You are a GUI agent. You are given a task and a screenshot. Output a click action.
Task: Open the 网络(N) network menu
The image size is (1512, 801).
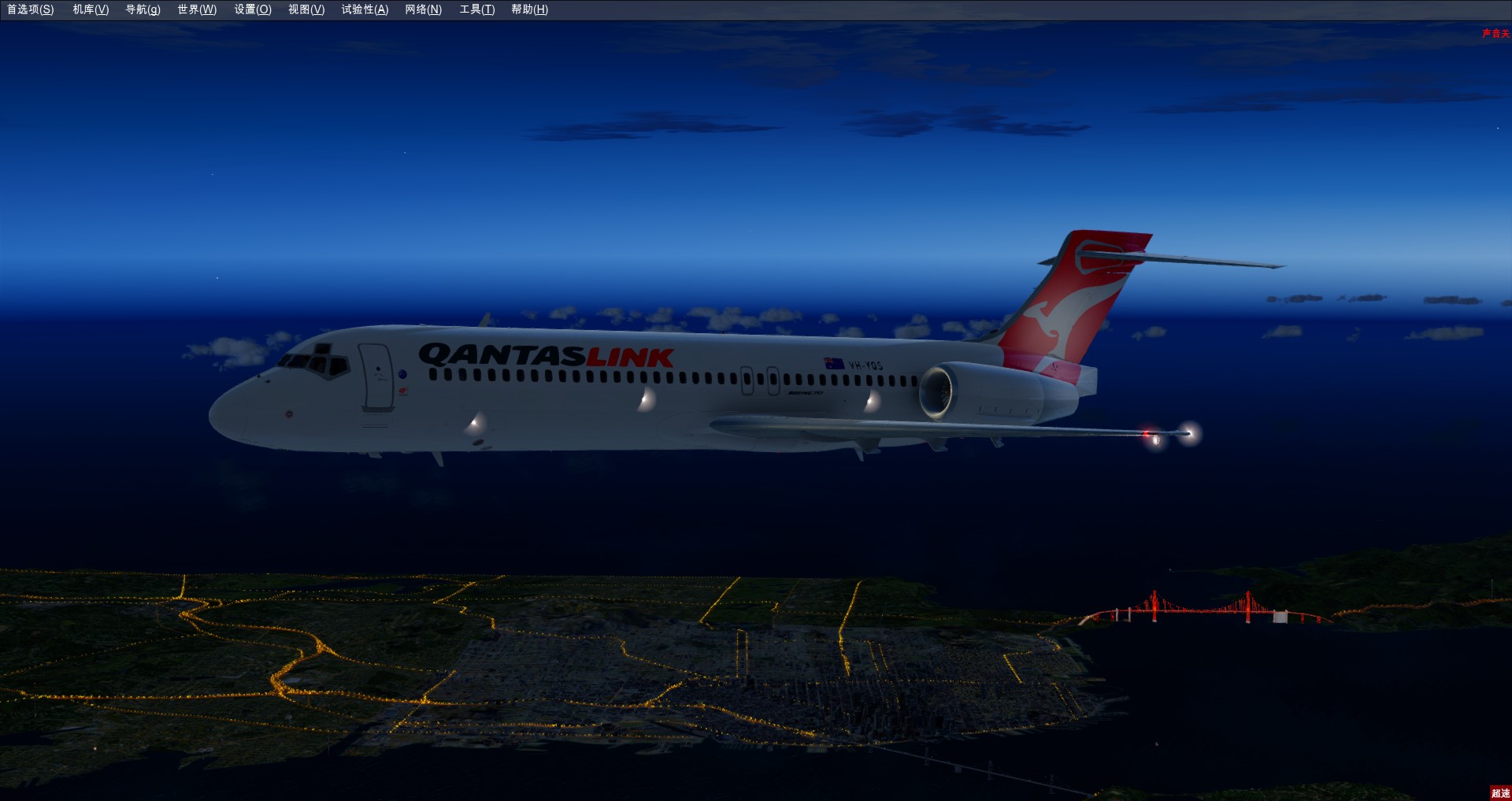click(x=424, y=9)
